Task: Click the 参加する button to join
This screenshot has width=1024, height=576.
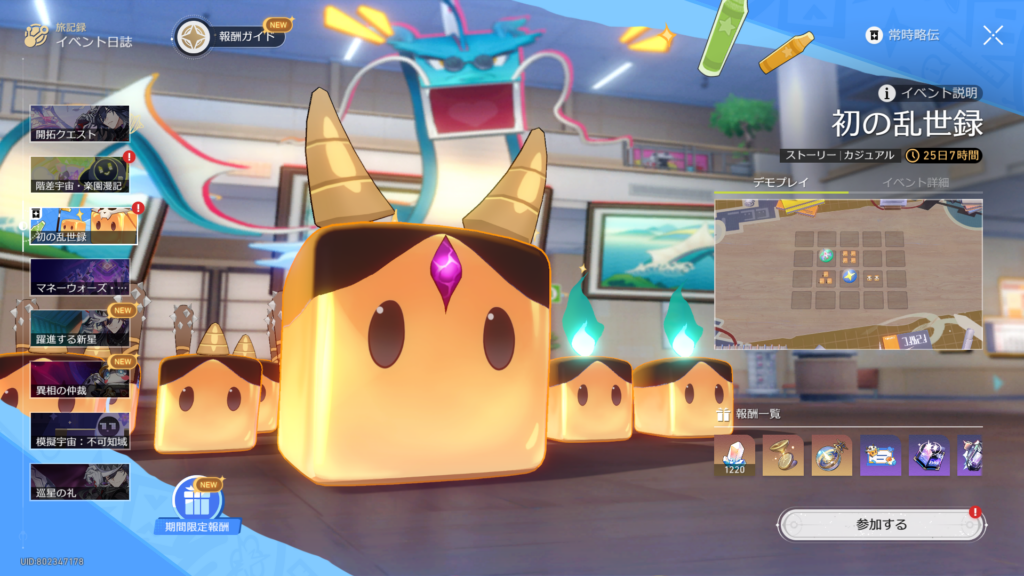Action: click(881, 524)
